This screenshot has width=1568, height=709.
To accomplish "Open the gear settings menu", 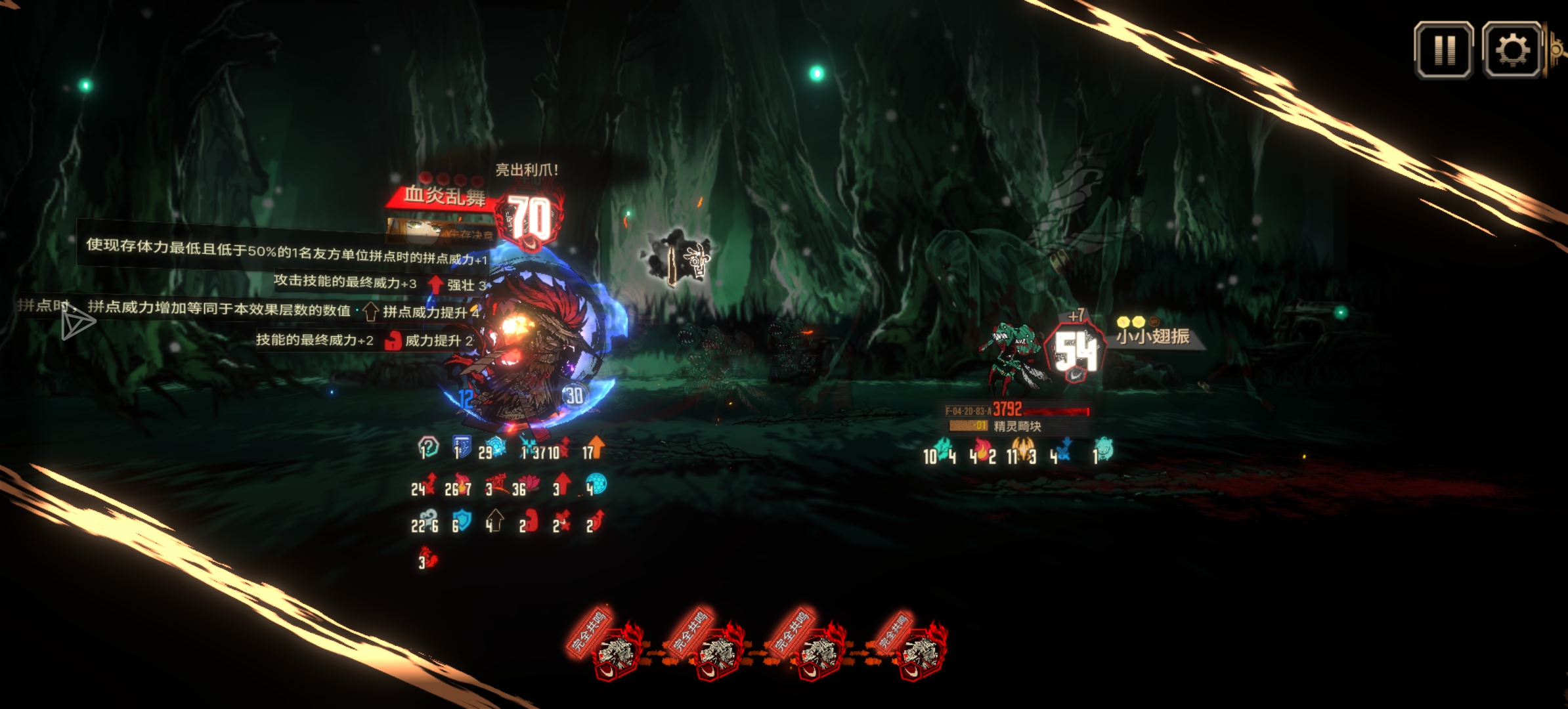I will pyautogui.click(x=1512, y=51).
